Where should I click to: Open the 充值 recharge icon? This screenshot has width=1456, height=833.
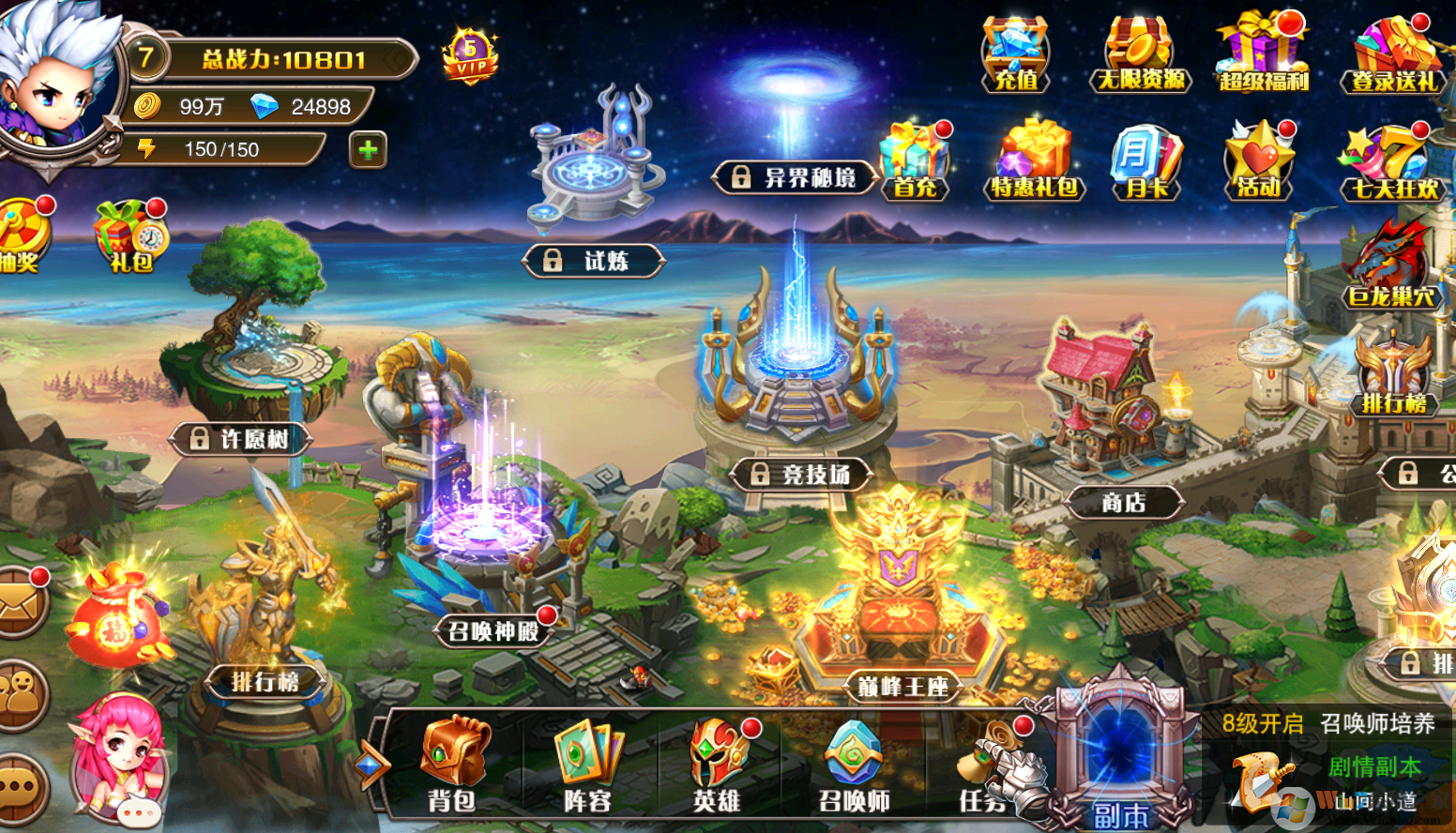click(x=1015, y=54)
